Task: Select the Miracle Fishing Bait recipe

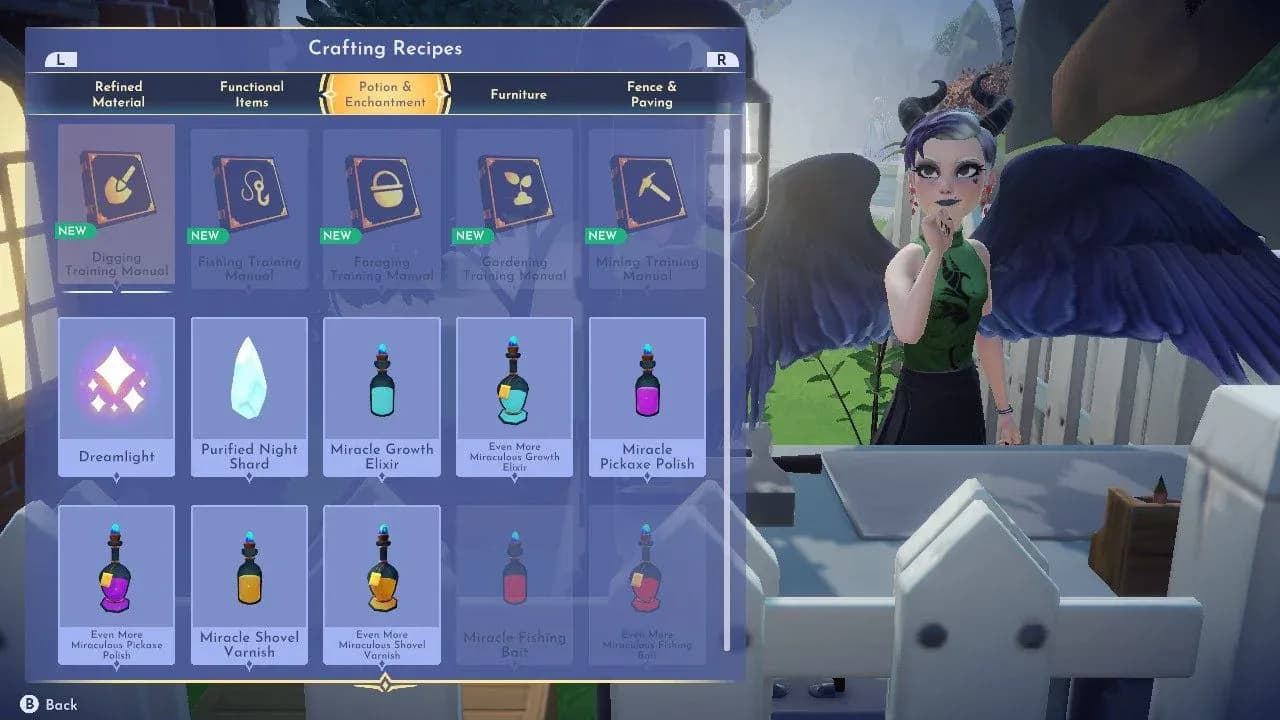Action: pos(515,584)
